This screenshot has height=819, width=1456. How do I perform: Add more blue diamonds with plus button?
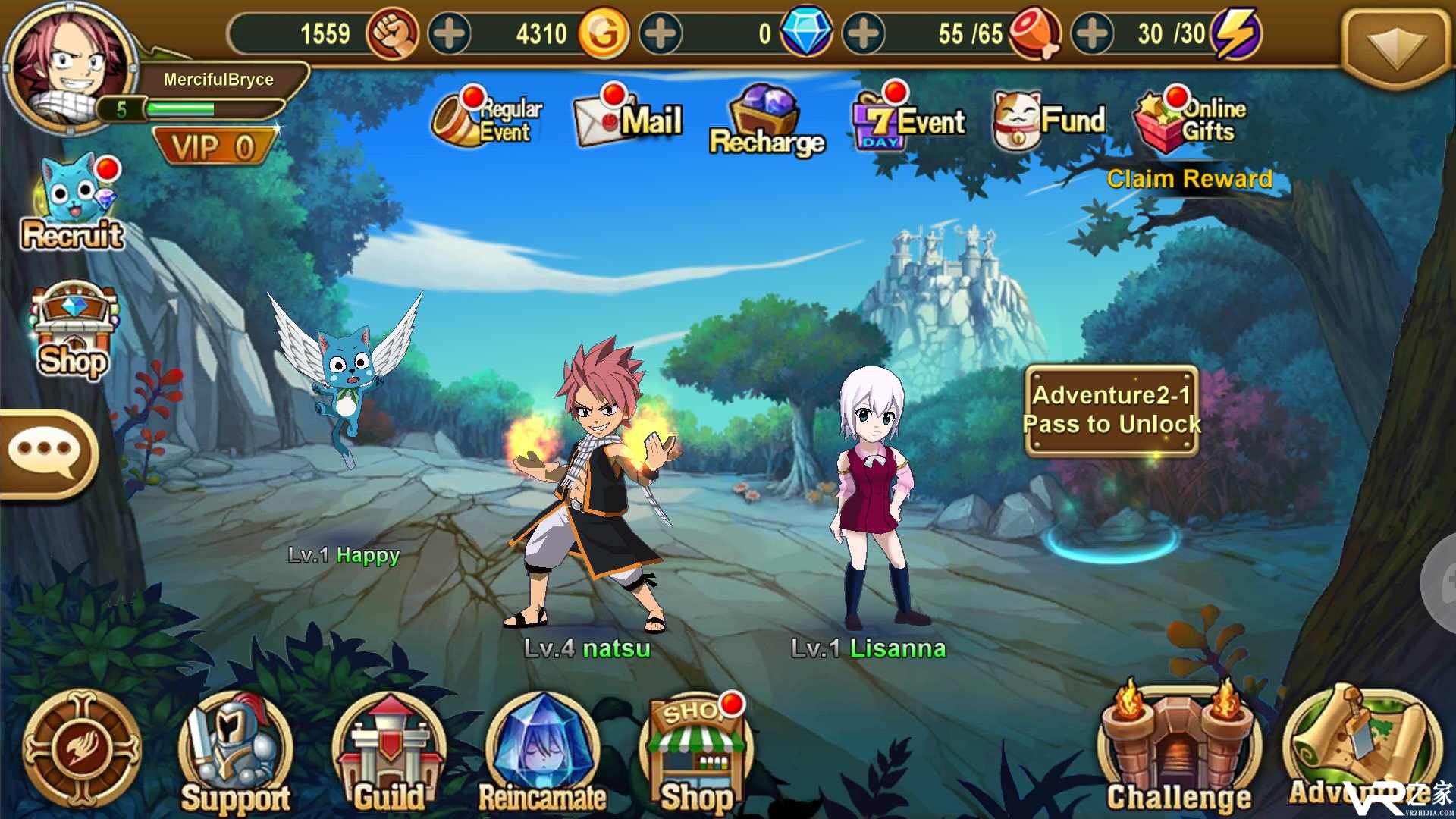[x=864, y=34]
